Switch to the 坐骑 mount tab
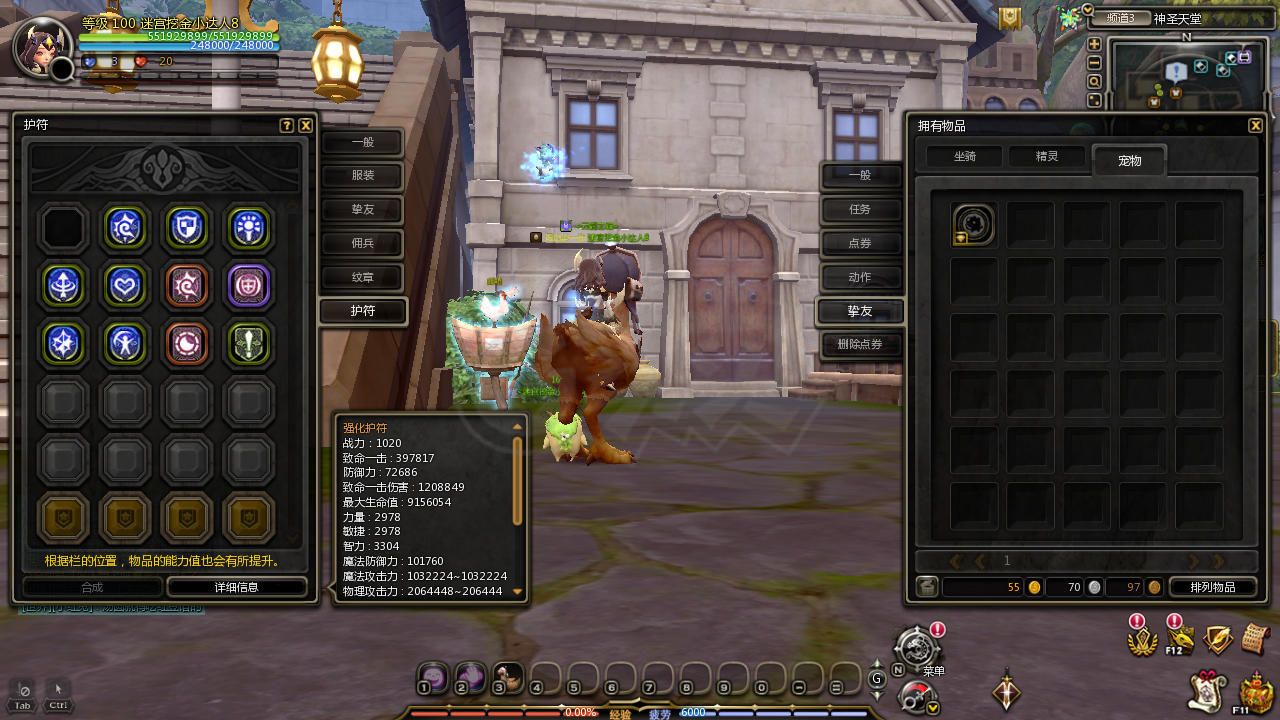Screen dimensions: 1280x720 coord(964,157)
